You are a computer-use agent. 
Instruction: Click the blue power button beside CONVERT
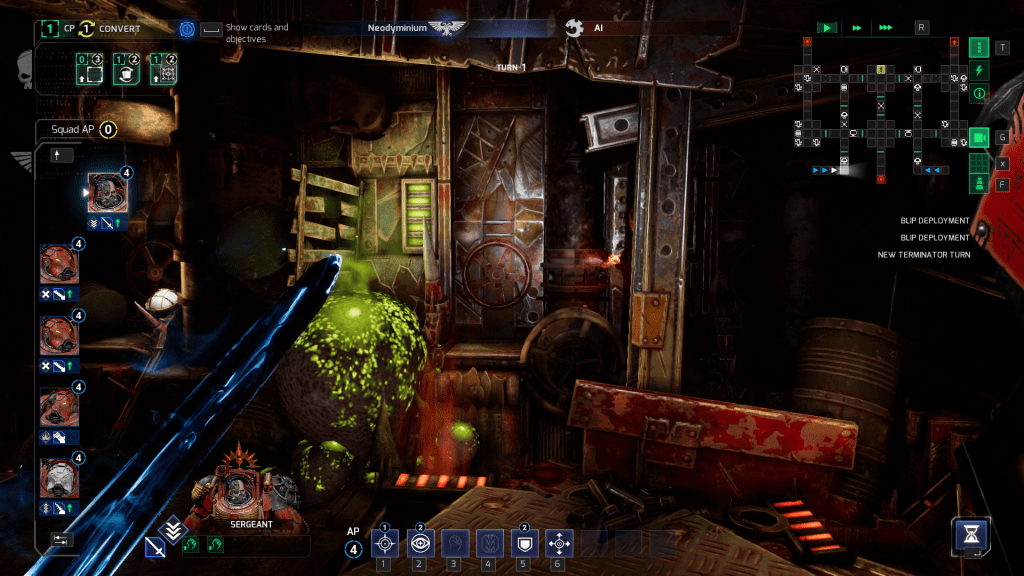(x=187, y=30)
